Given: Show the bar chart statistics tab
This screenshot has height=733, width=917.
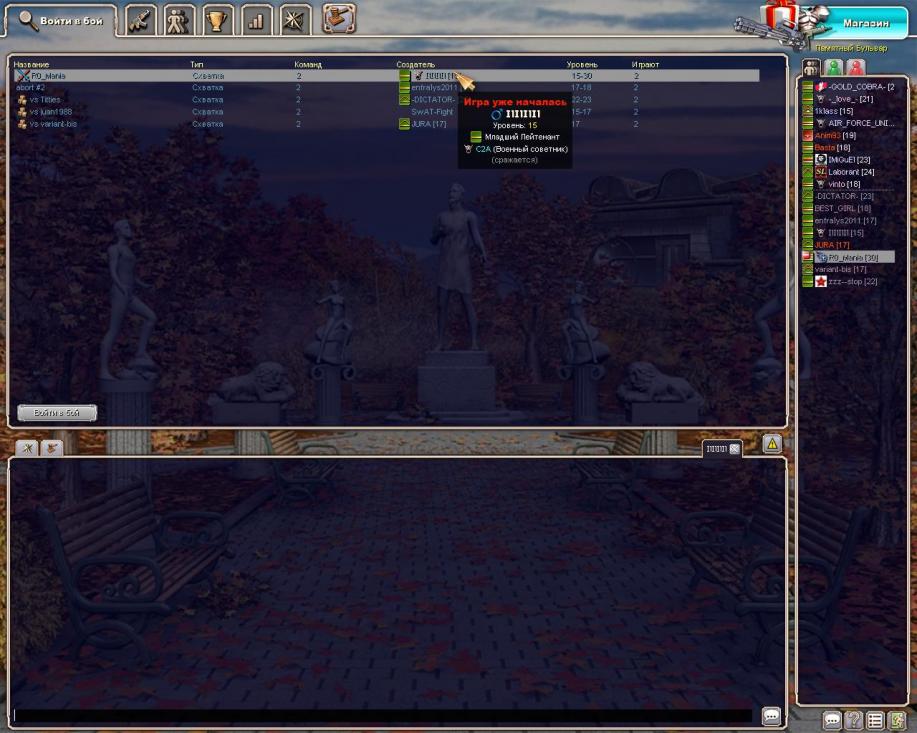Looking at the screenshot, I should (255, 20).
